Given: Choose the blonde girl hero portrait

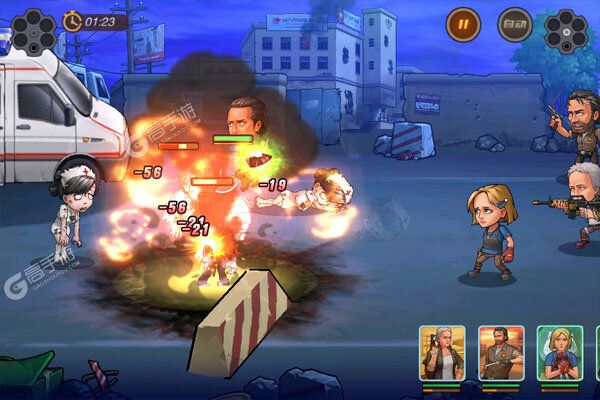Looking at the screenshot, I should click(x=559, y=352).
